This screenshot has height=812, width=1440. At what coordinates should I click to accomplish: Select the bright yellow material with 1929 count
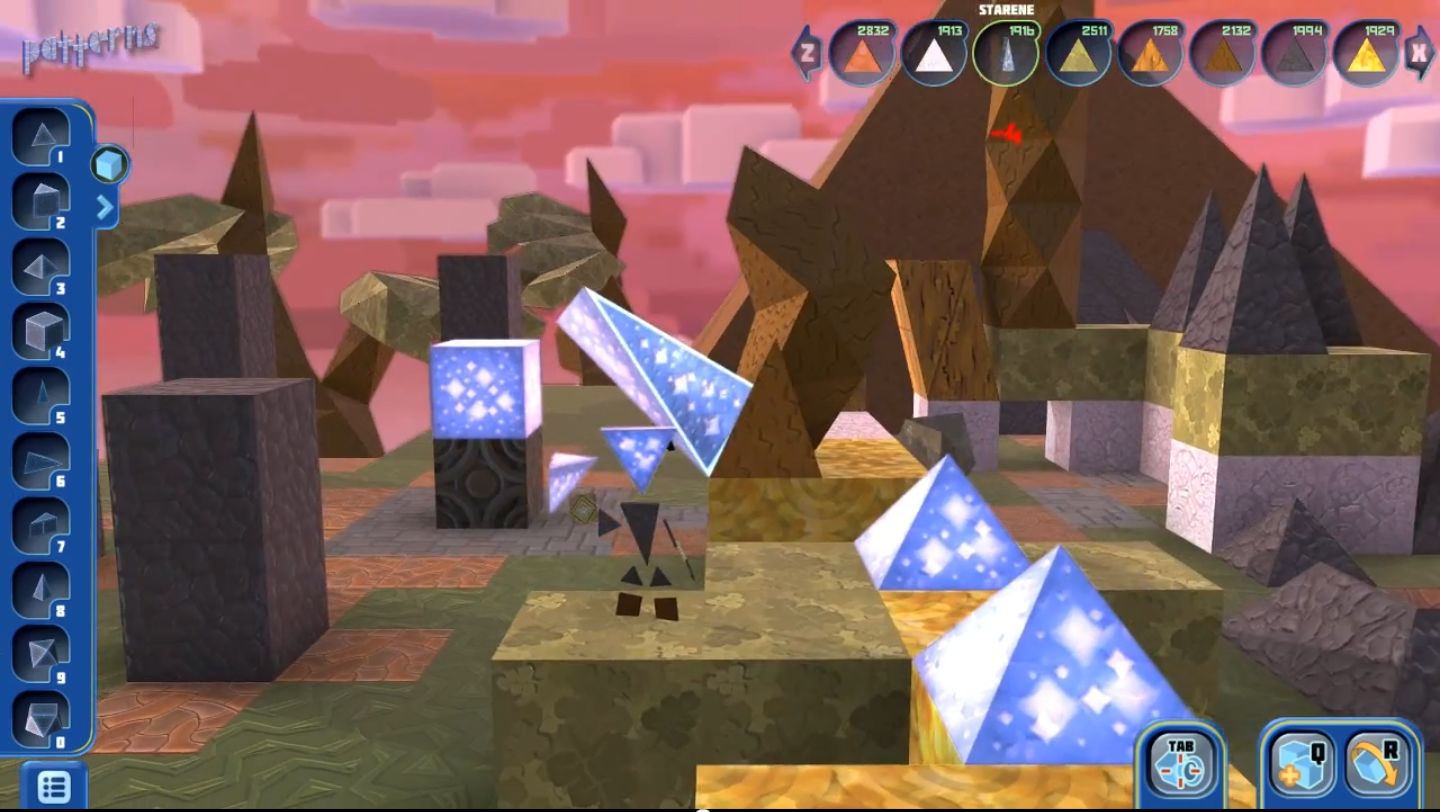pos(1367,53)
